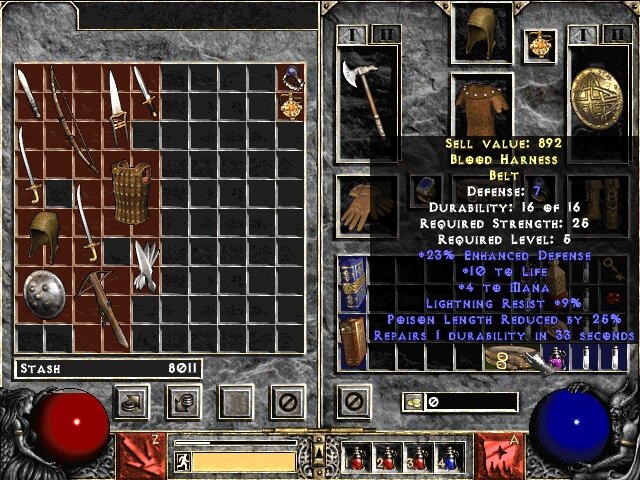Pick up the throwing knives stack in stash
Screen dimensions: 640x480
[147, 264]
